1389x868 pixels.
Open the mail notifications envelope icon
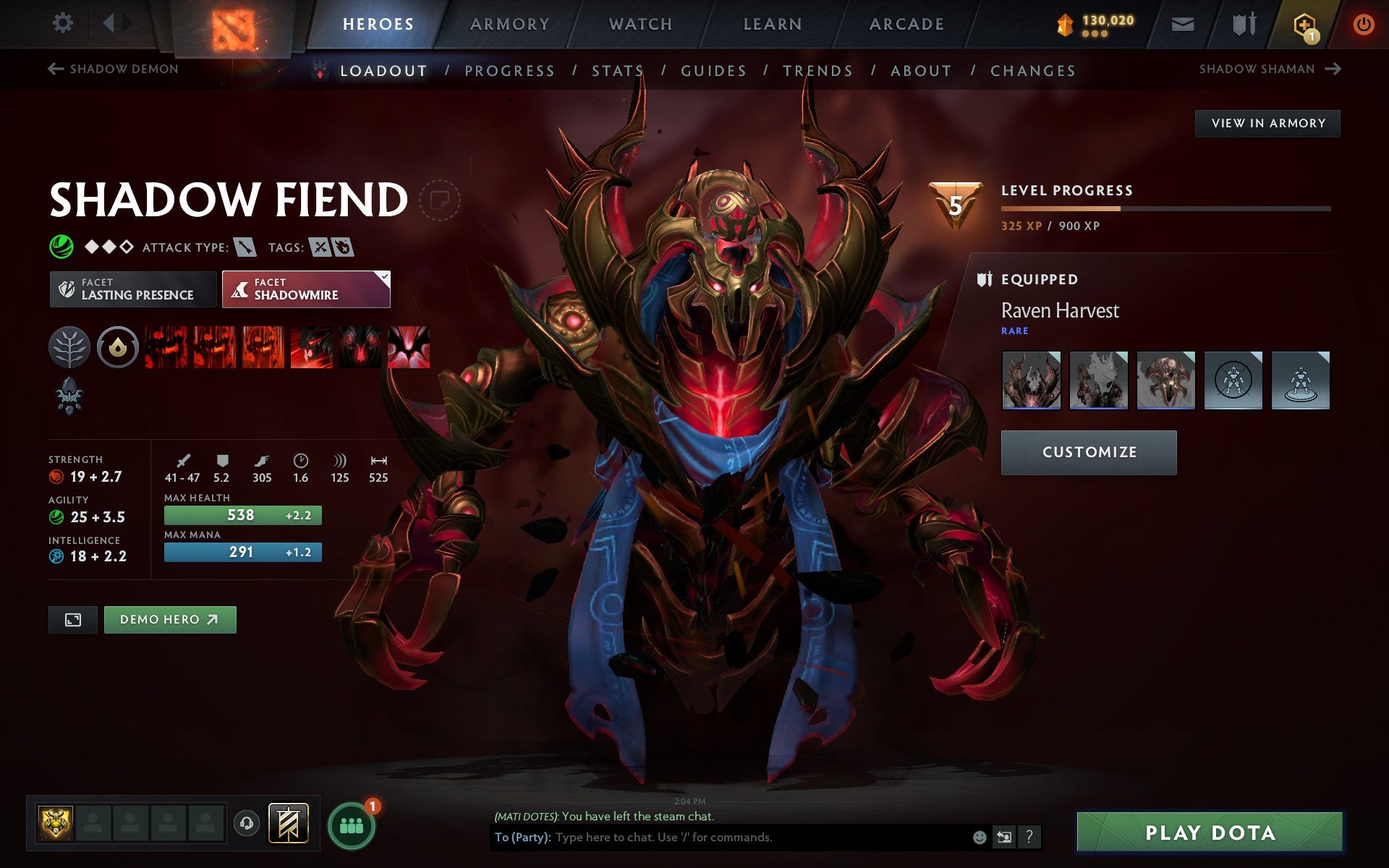point(1181,23)
